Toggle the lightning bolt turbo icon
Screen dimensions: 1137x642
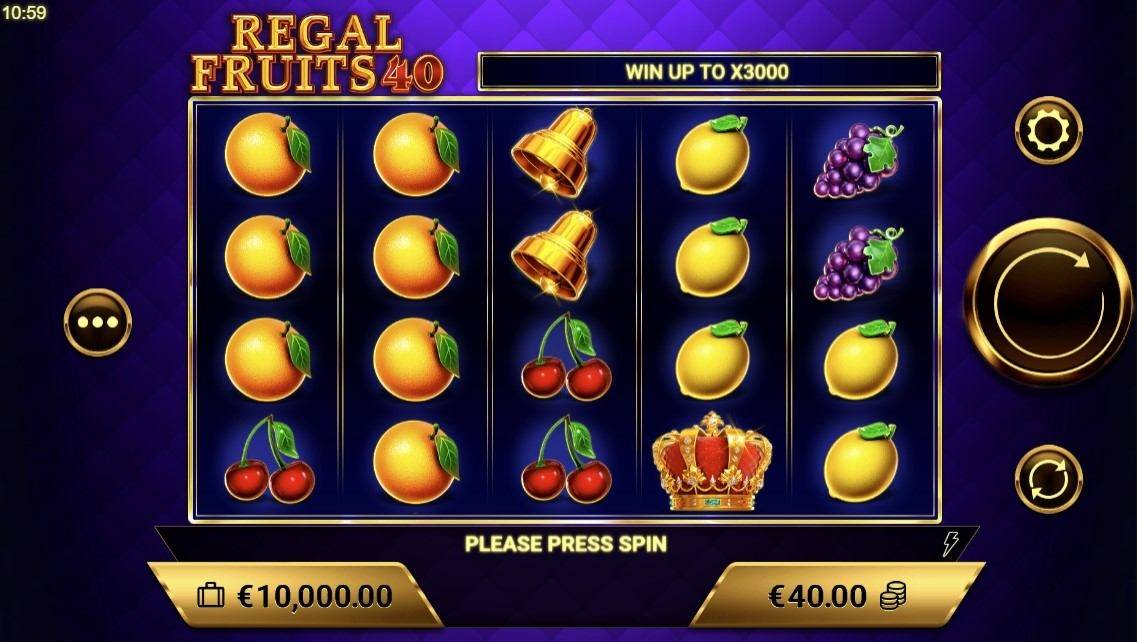click(951, 544)
